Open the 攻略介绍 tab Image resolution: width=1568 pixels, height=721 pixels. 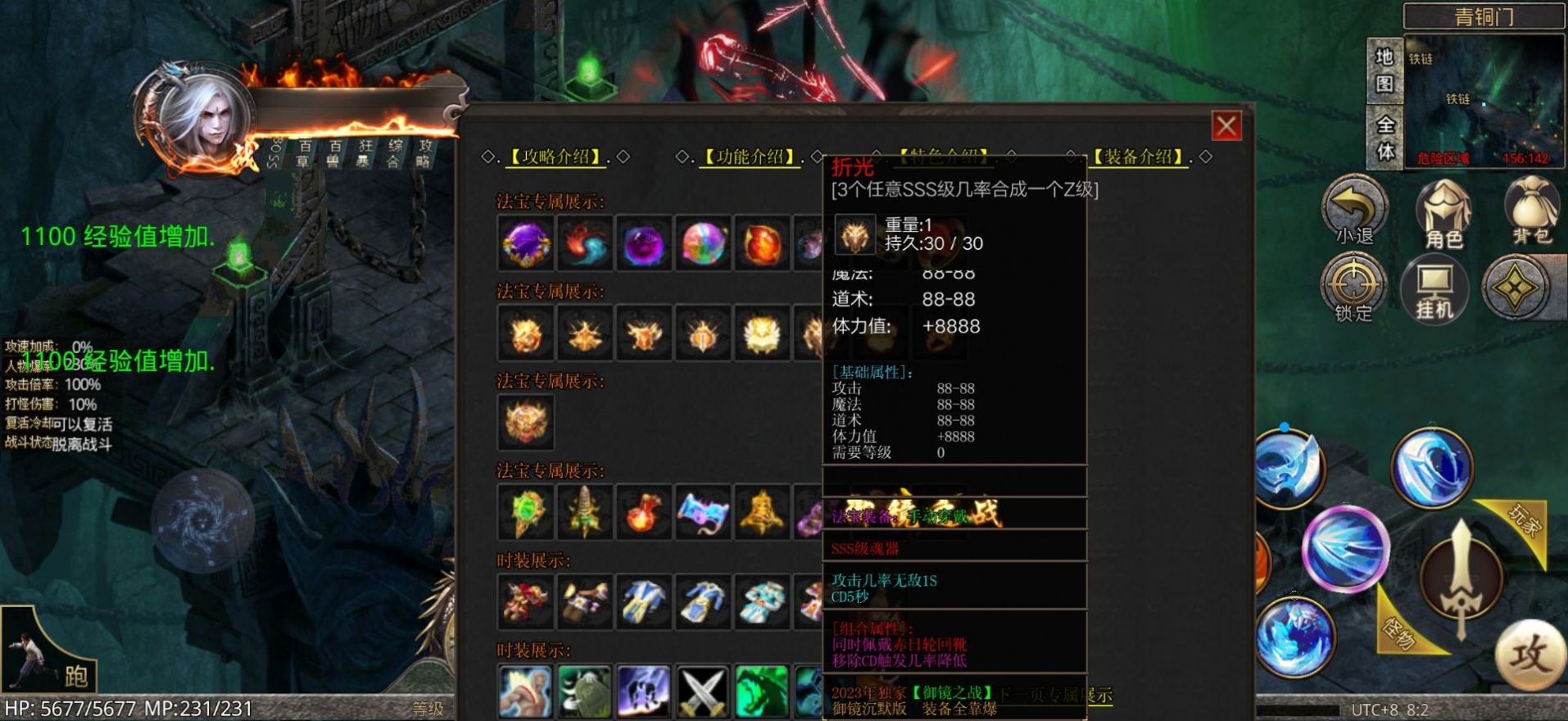(x=556, y=156)
